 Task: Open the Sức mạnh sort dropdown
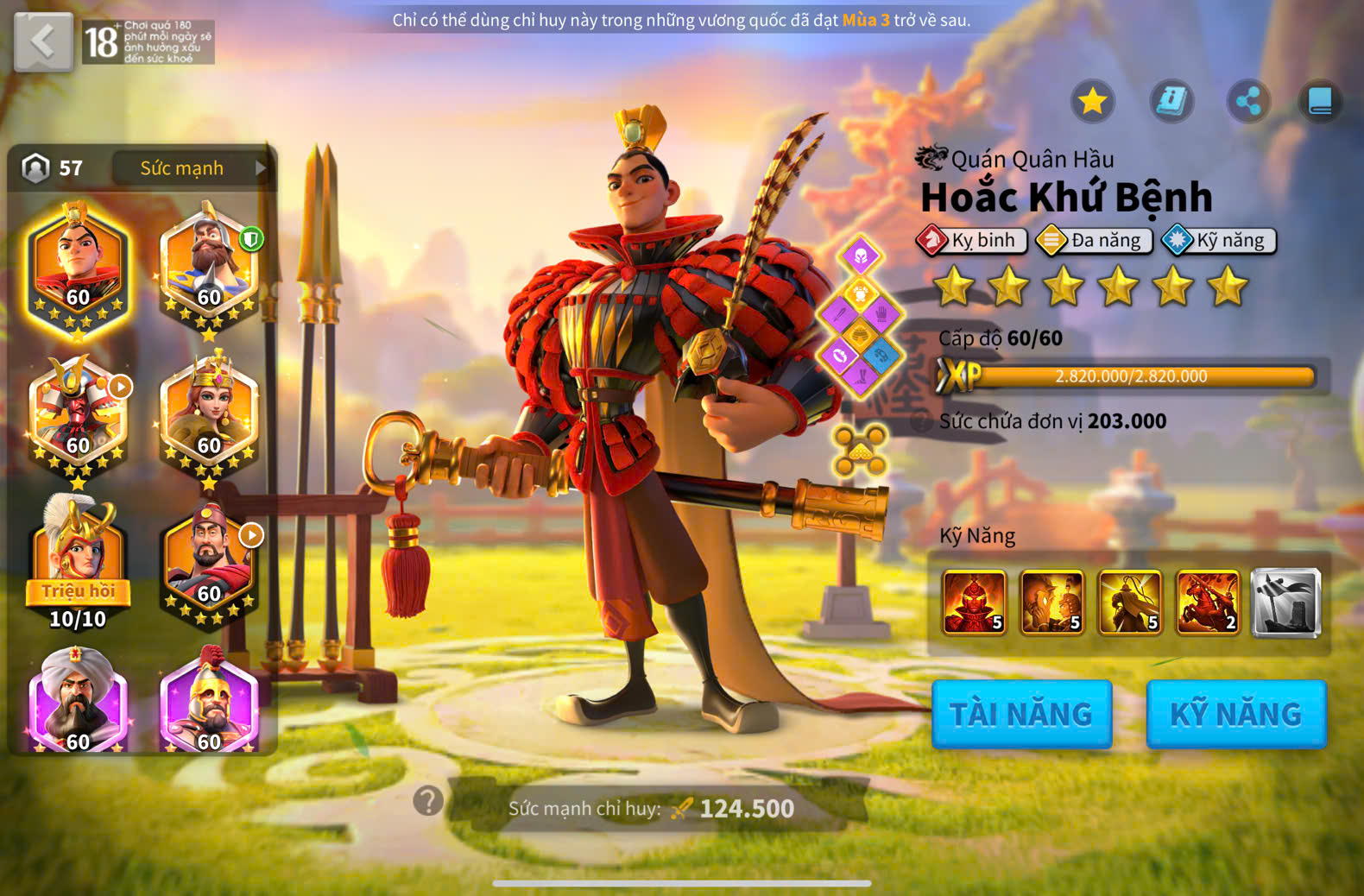coord(192,167)
